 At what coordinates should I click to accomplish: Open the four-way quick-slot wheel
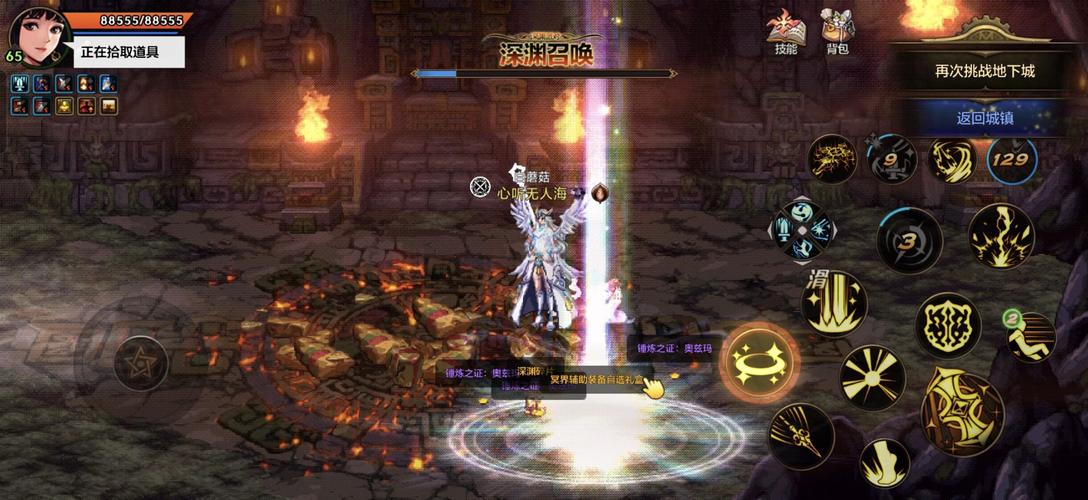pyautogui.click(x=800, y=230)
